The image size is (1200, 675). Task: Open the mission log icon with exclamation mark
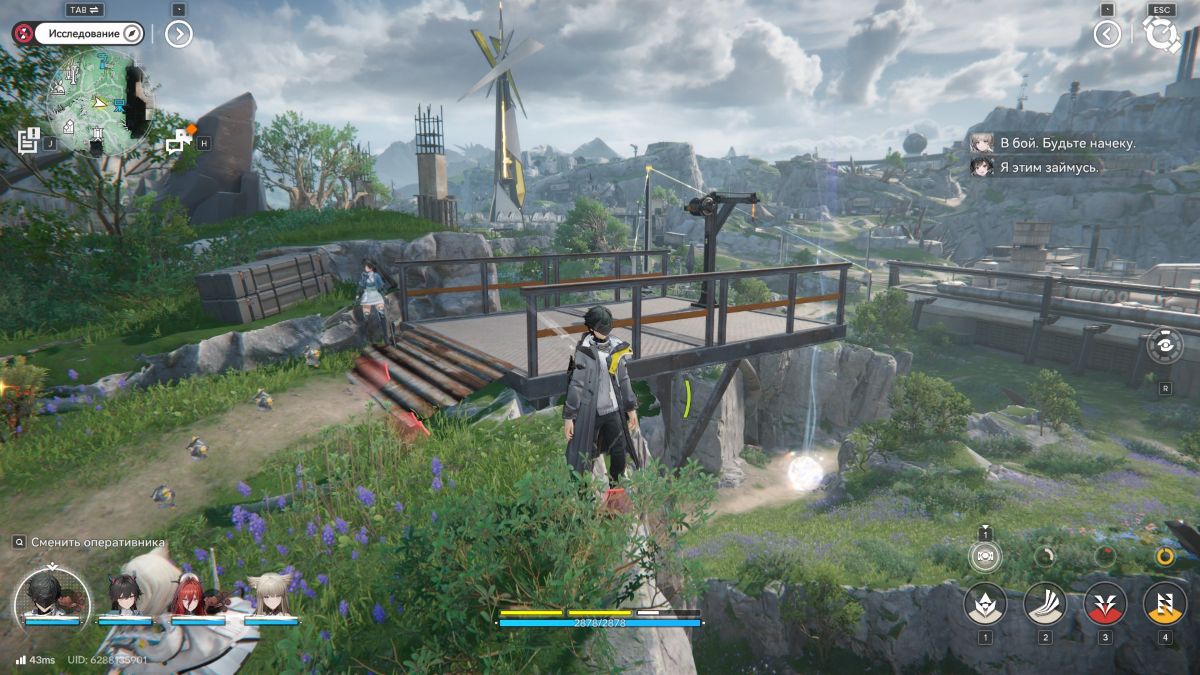[29, 140]
